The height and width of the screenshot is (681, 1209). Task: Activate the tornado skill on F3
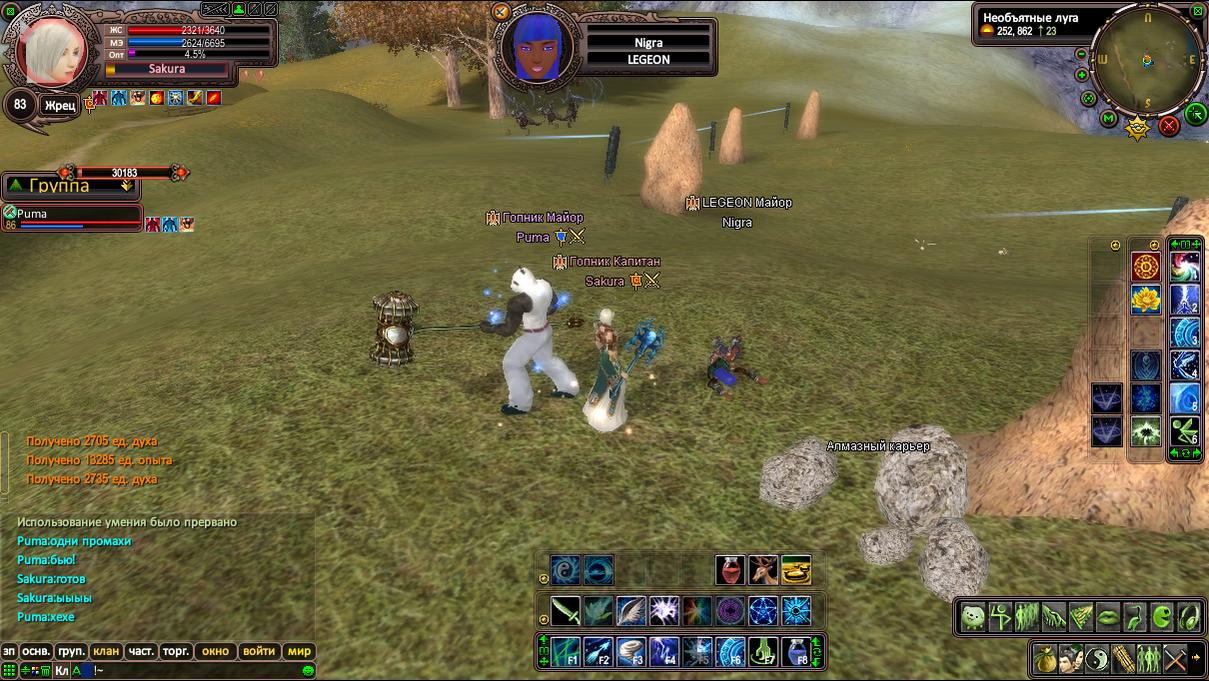[x=631, y=652]
